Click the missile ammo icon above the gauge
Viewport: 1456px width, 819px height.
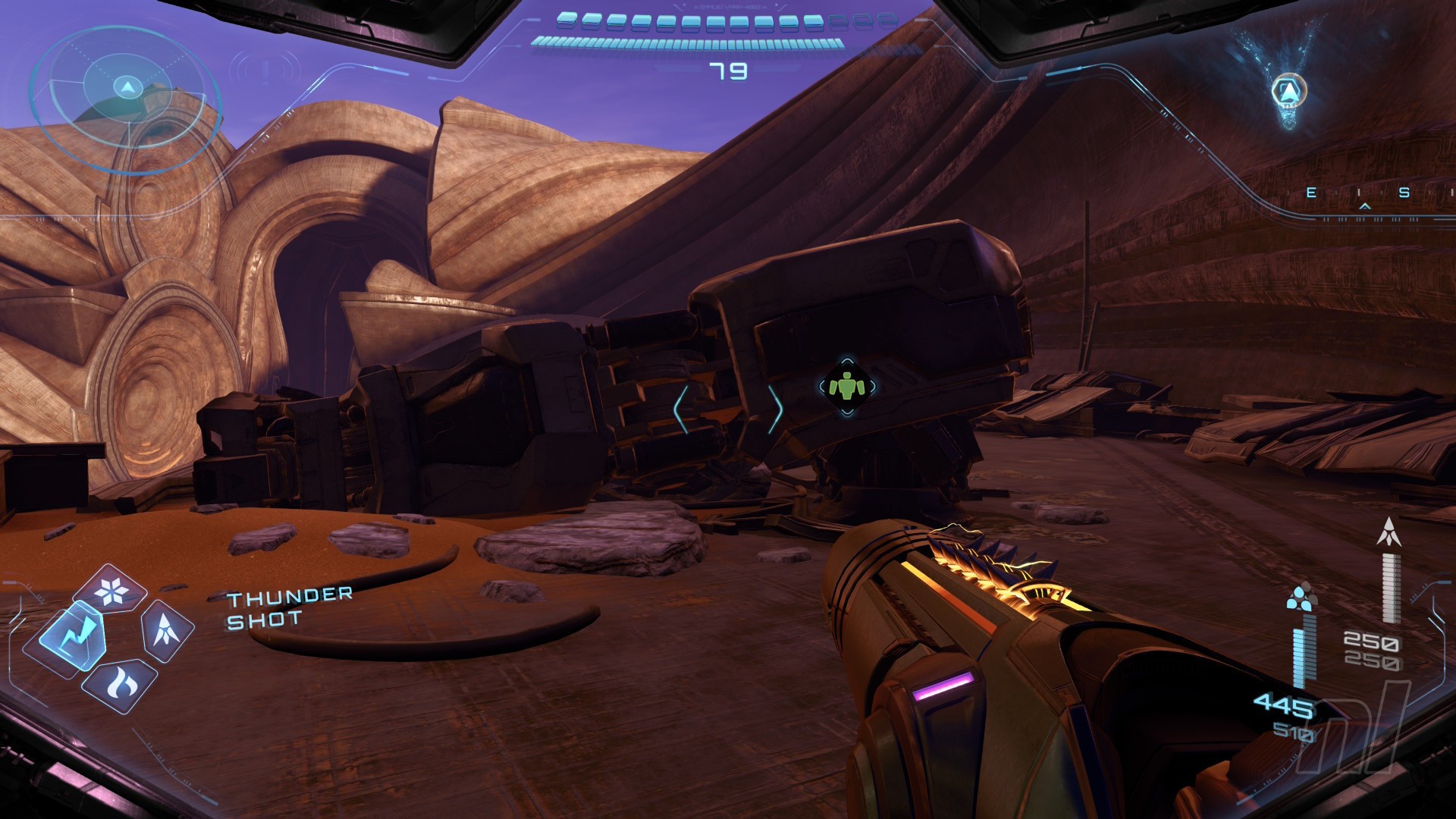pos(1389,532)
